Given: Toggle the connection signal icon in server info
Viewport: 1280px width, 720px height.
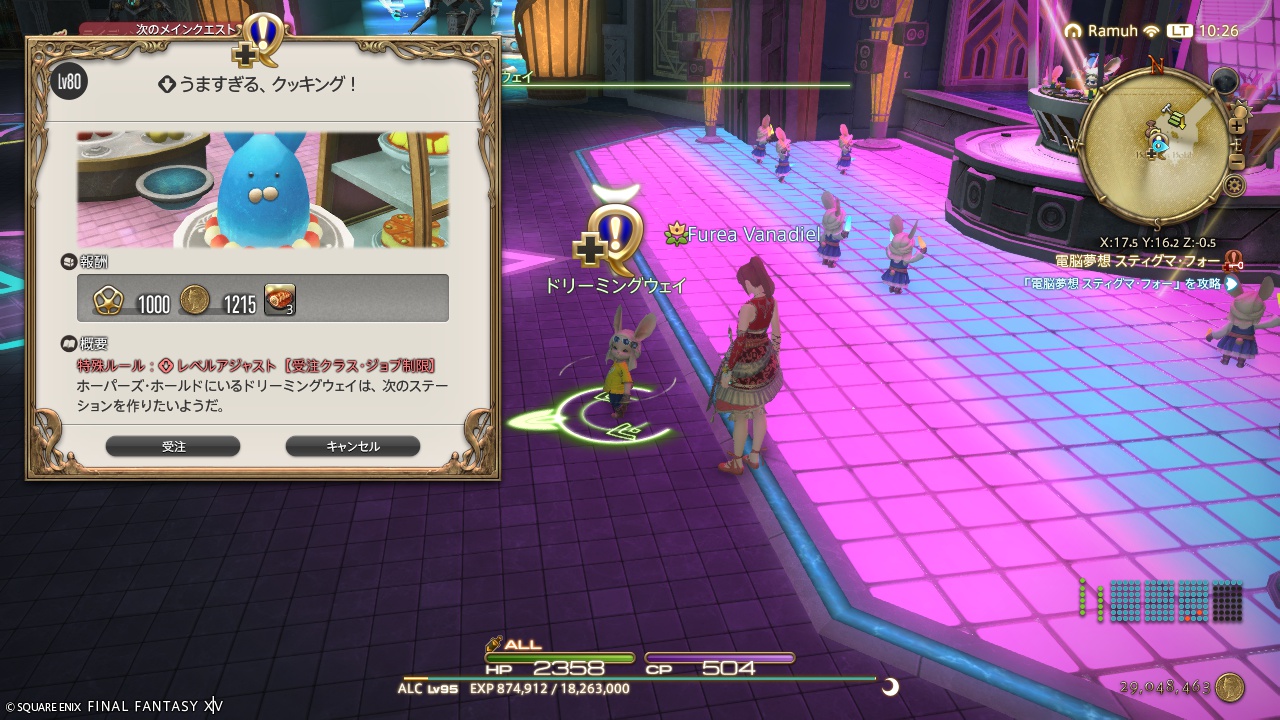Looking at the screenshot, I should (1151, 30).
